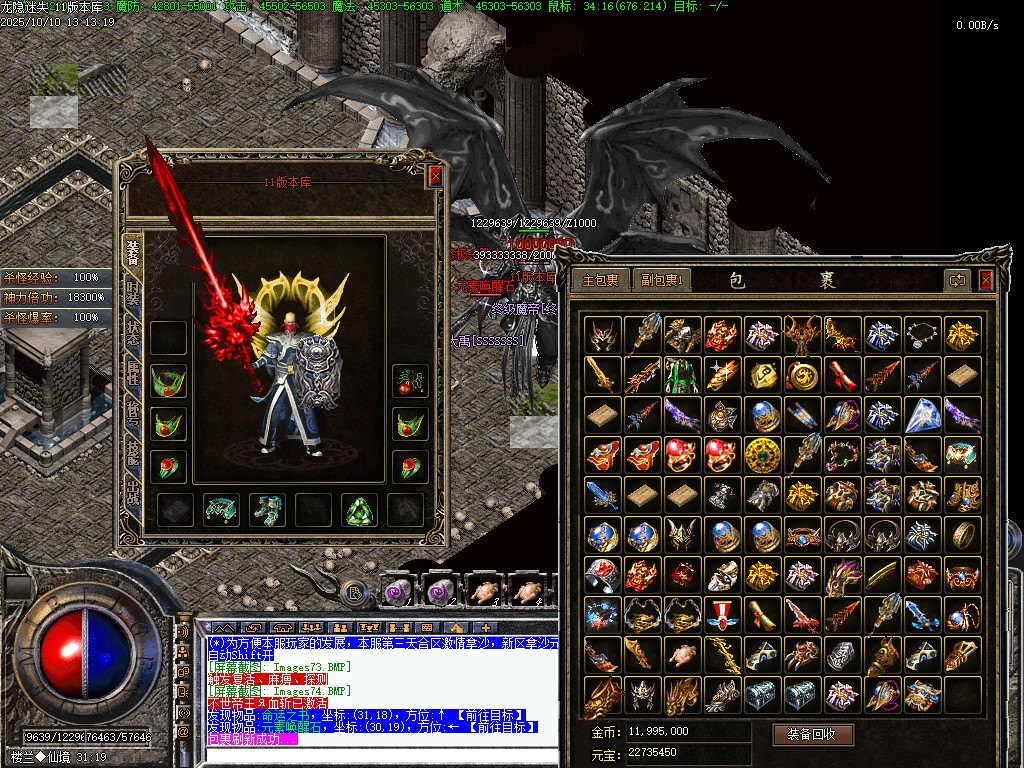Select the equipped green triangle gem slot
The height and width of the screenshot is (768, 1024).
[x=358, y=510]
